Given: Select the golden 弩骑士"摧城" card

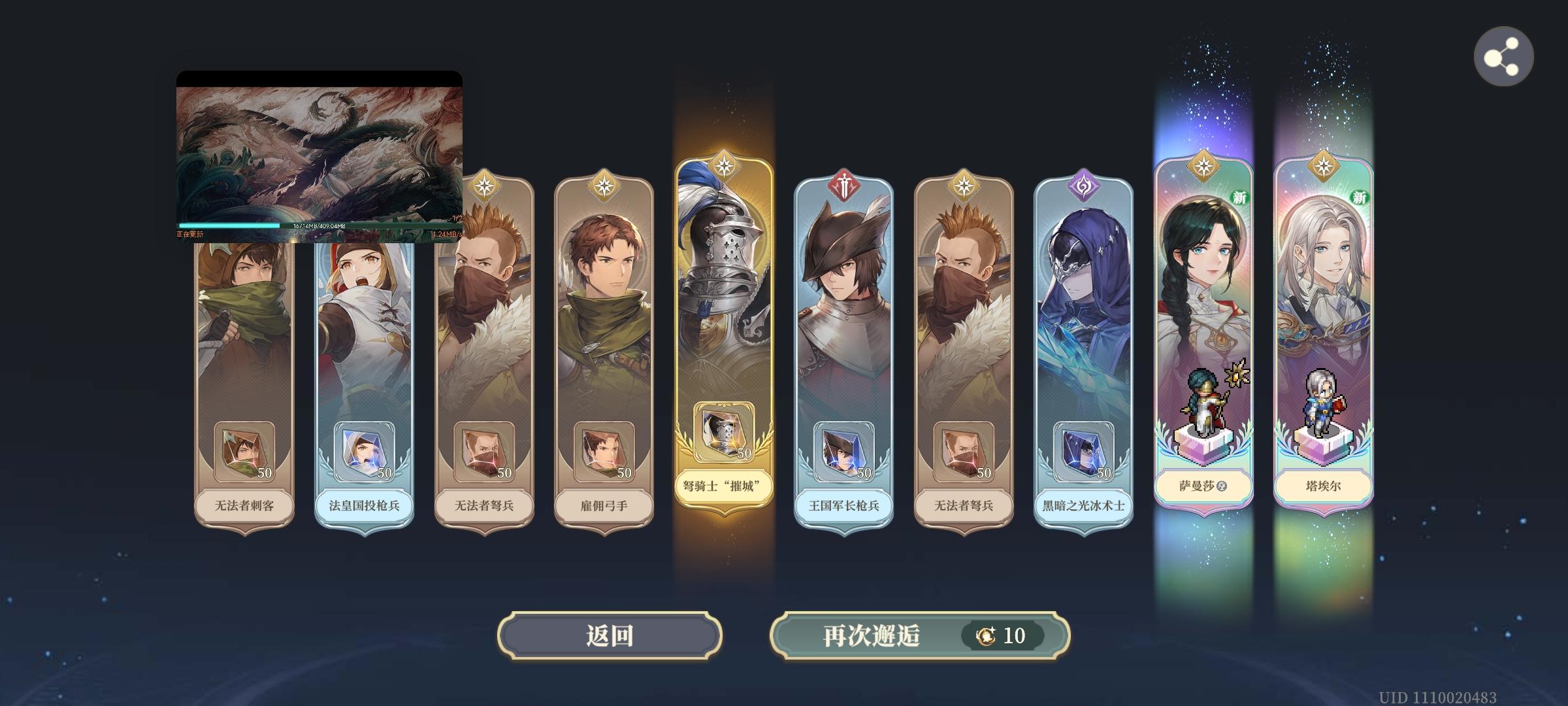Looking at the screenshot, I should tap(724, 327).
